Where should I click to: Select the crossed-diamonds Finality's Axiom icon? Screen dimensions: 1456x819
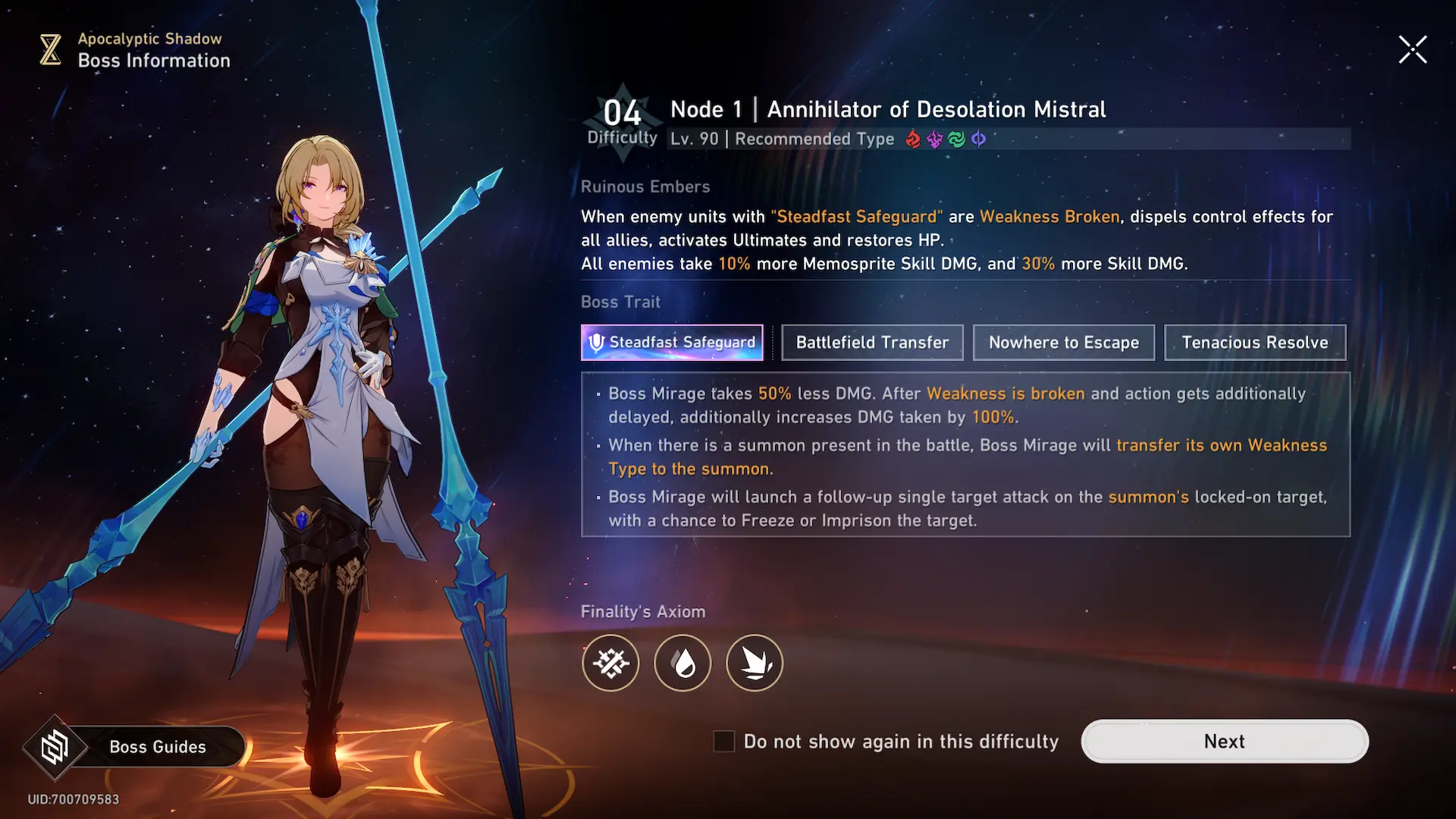click(x=610, y=663)
